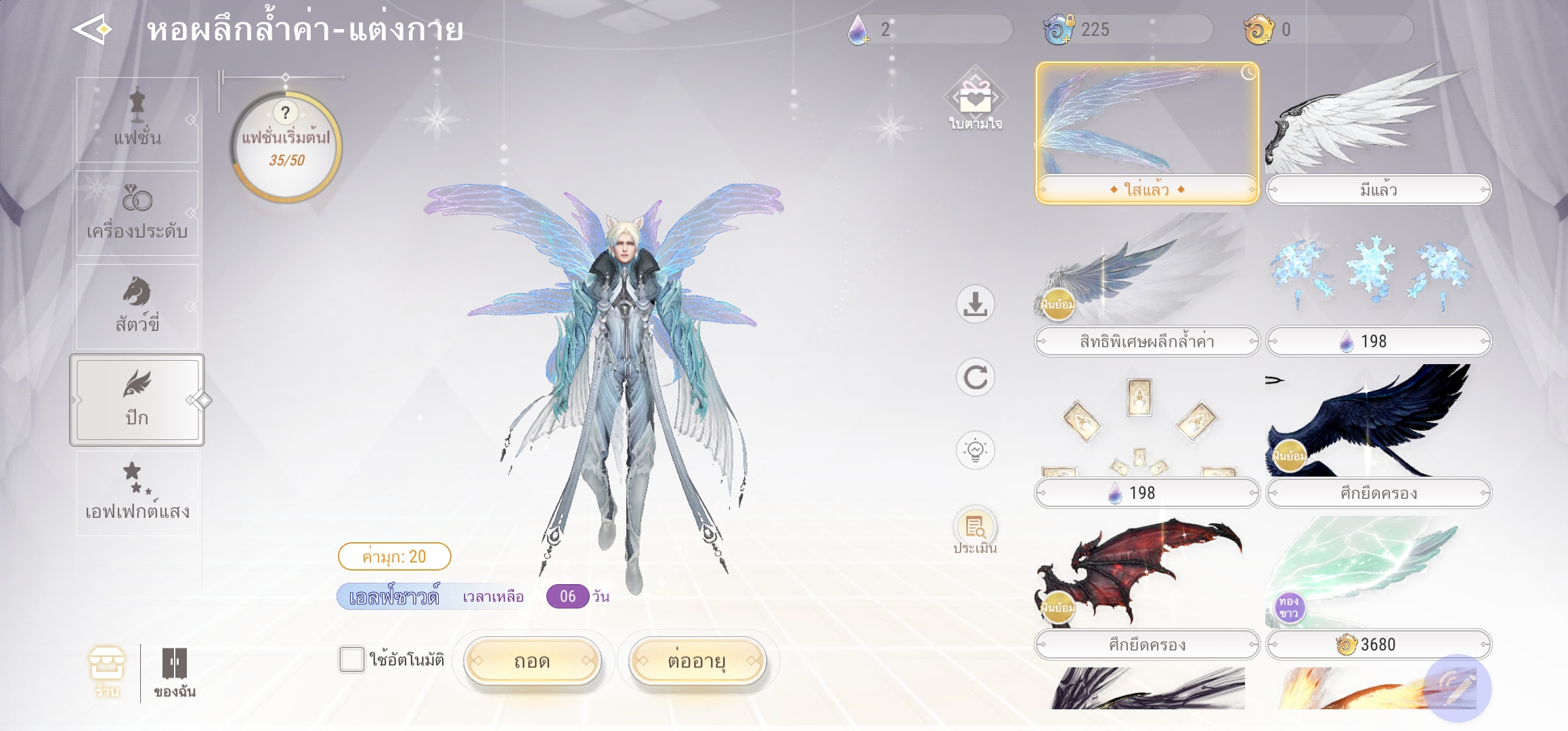Screen dimensions: 1568x731
Task: Reset the preview with the refresh icon
Action: tap(975, 377)
